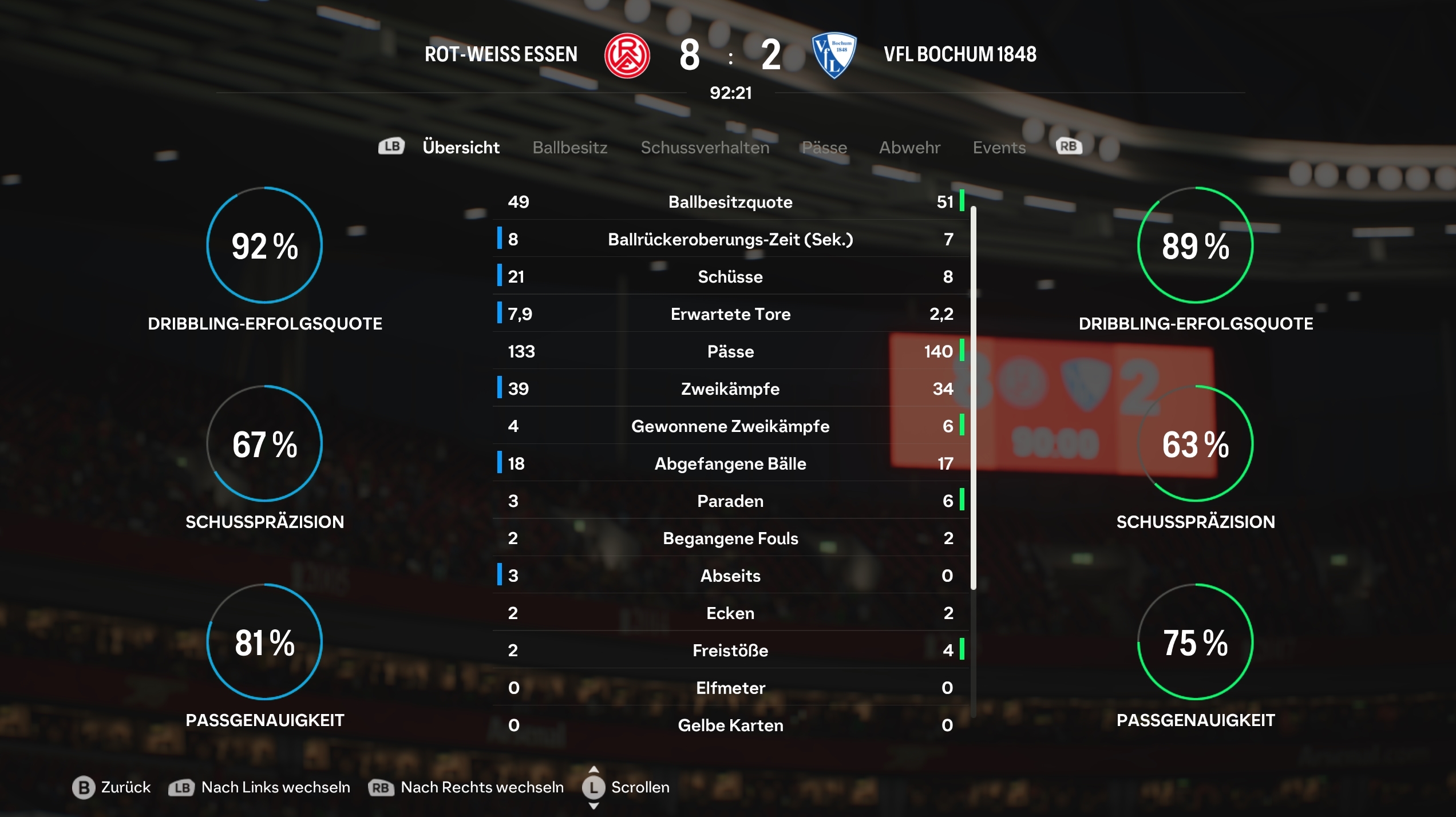
Task: View the Events tab
Action: 999,148
